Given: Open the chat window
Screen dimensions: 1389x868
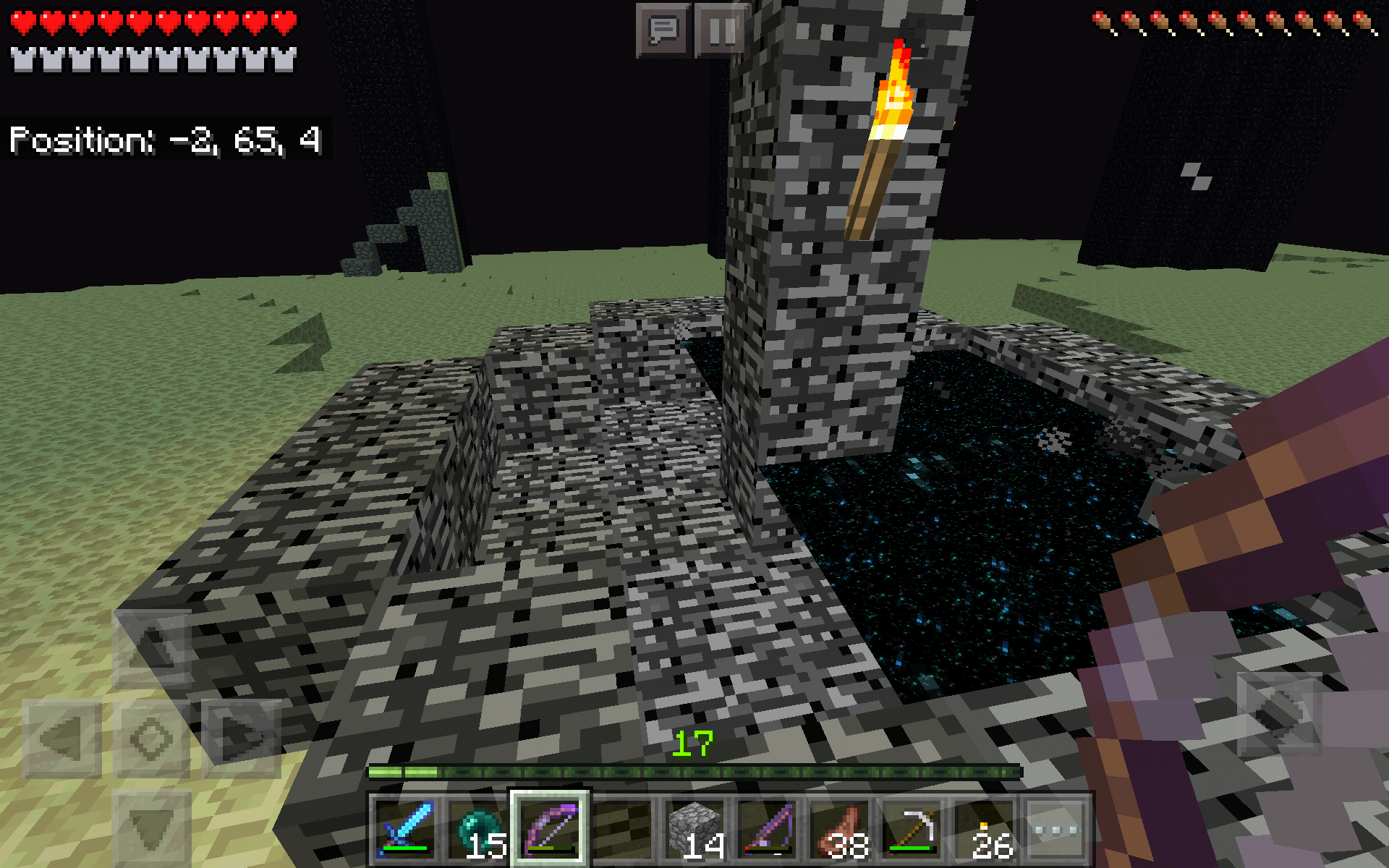Looking at the screenshot, I should click(663, 30).
